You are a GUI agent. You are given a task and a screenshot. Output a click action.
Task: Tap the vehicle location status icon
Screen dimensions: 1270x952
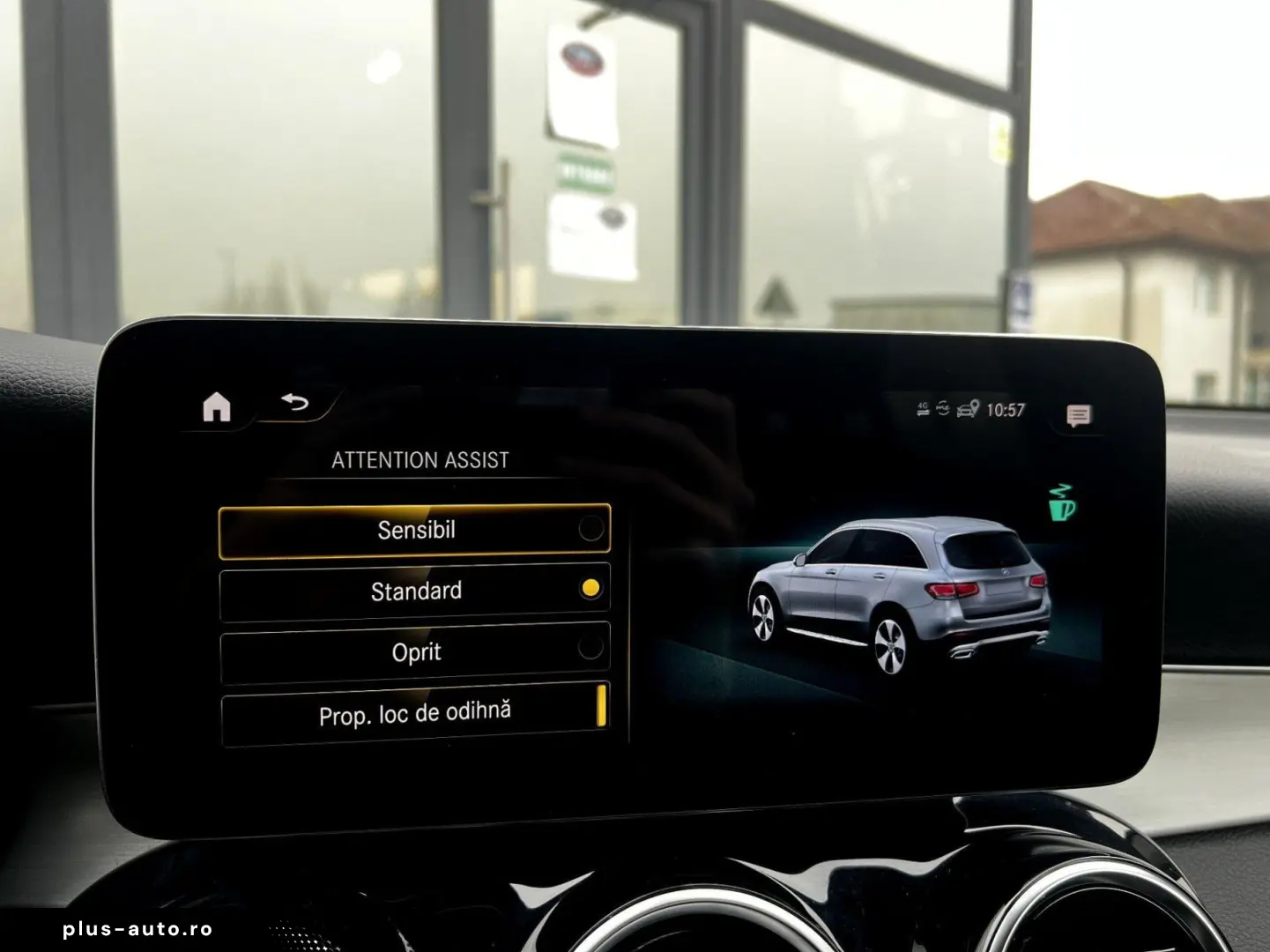point(968,408)
